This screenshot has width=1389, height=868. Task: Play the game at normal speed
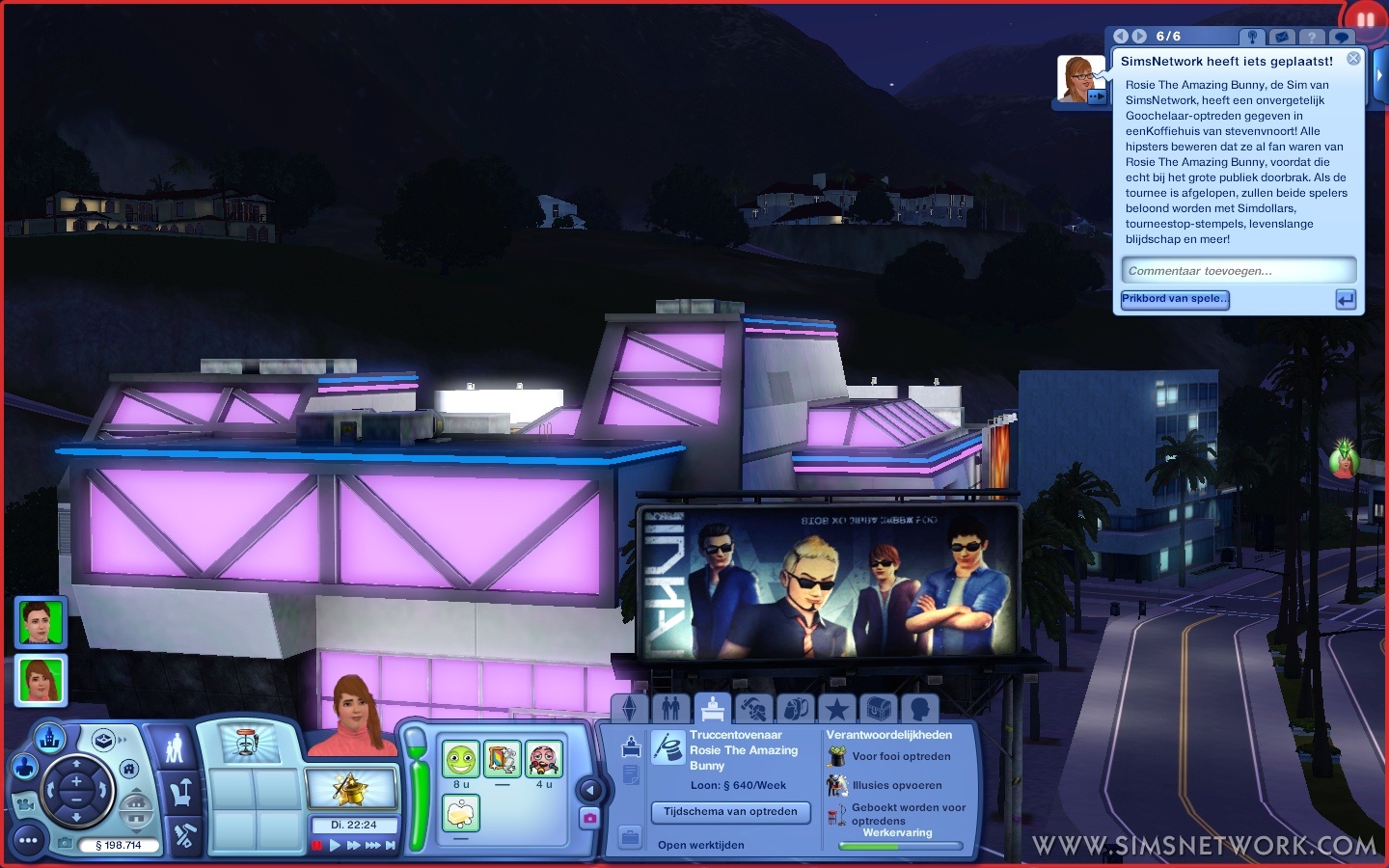tap(335, 846)
